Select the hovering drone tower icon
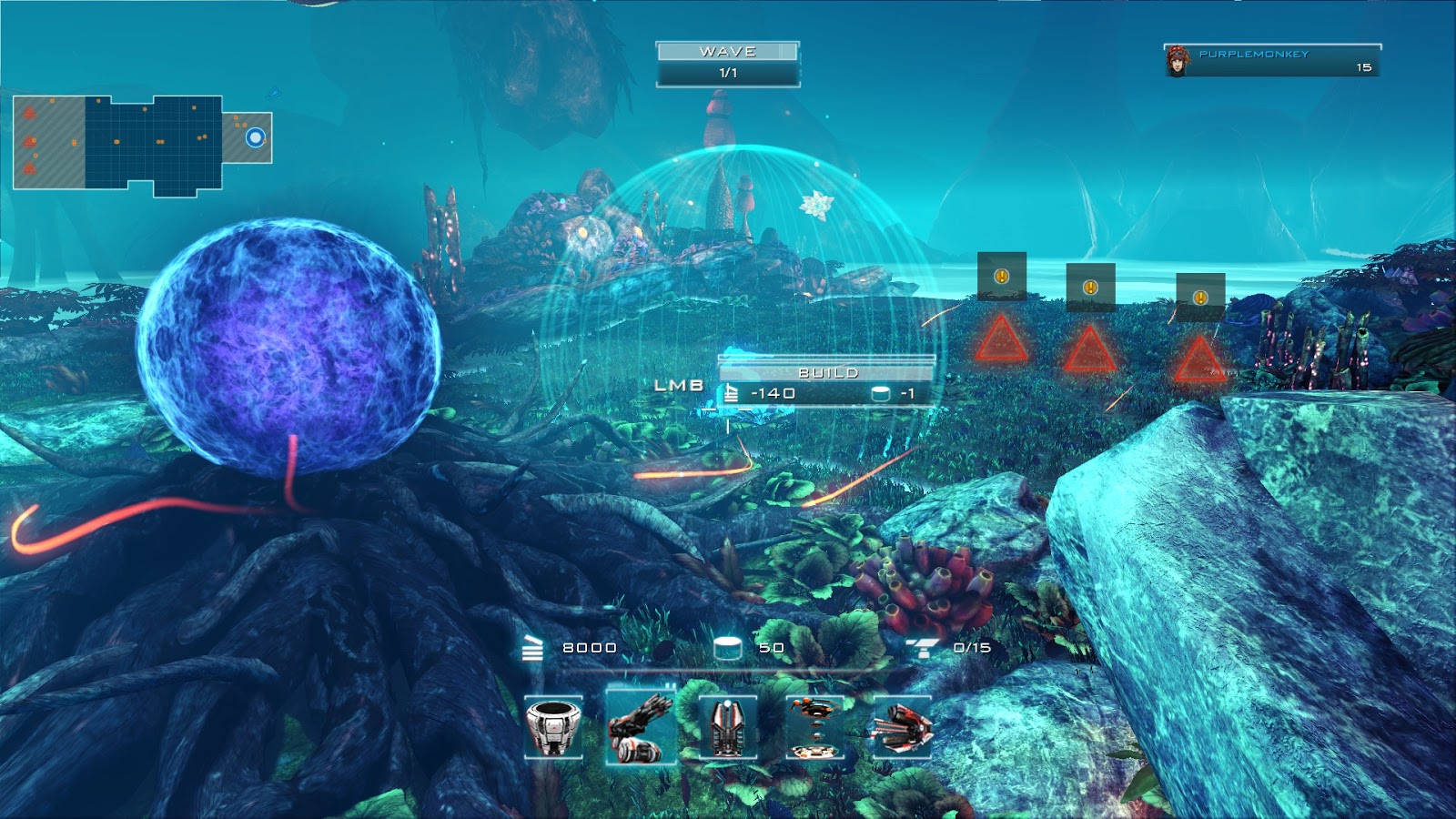Image resolution: width=1456 pixels, height=819 pixels. pos(814,728)
